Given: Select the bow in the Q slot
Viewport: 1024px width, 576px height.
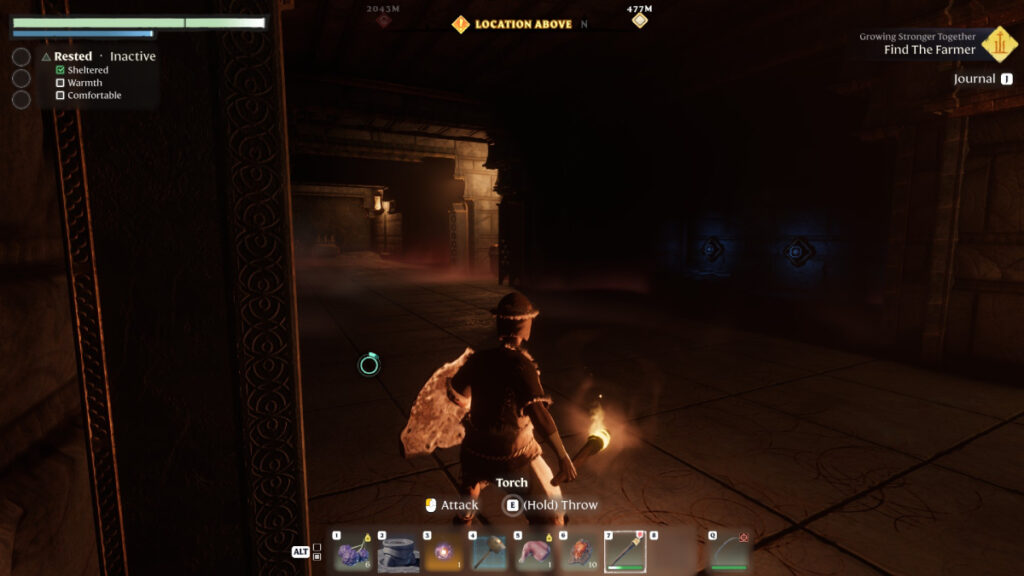Looking at the screenshot, I should (x=729, y=551).
